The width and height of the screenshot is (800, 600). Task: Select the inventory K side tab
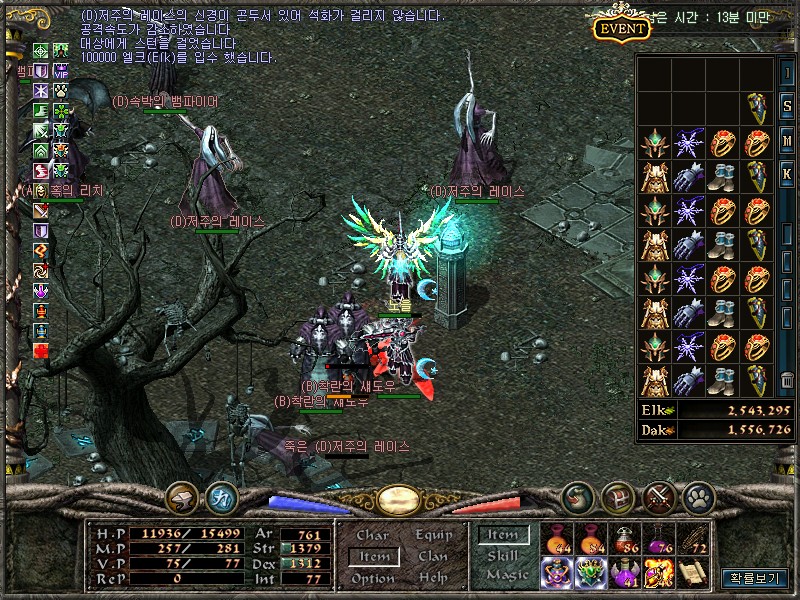[x=788, y=173]
